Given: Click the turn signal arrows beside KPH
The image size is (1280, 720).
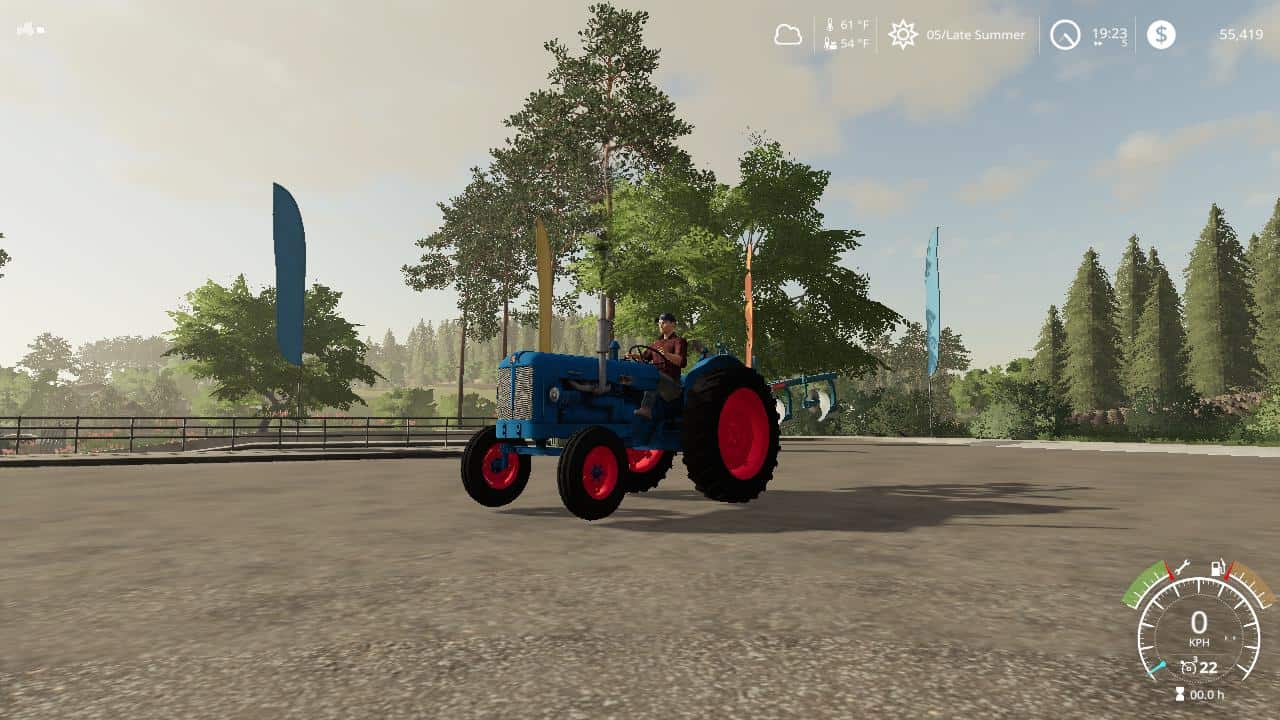Looking at the screenshot, I should pyautogui.click(x=1230, y=638).
